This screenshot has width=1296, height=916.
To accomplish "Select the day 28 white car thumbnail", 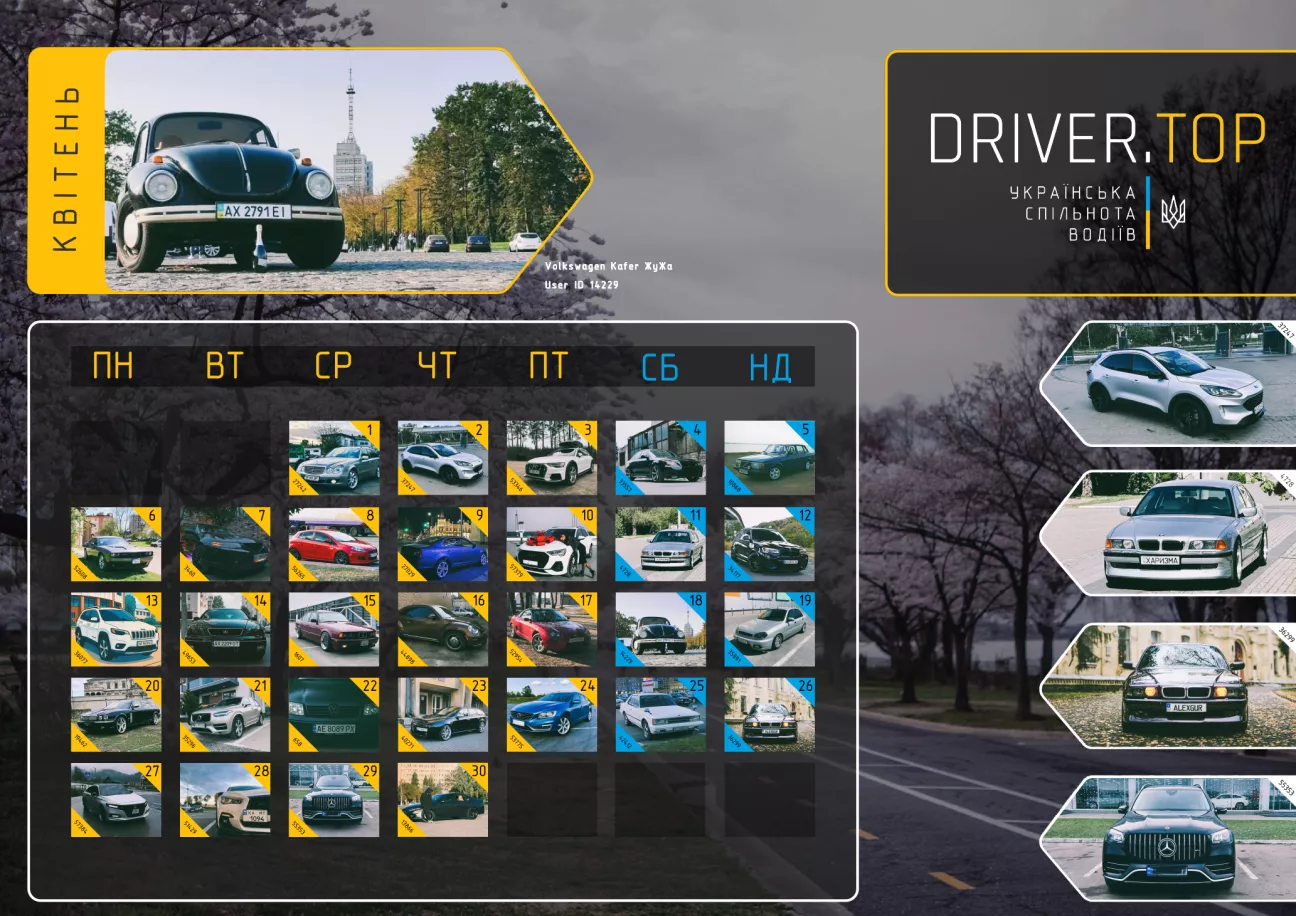I will 225,800.
